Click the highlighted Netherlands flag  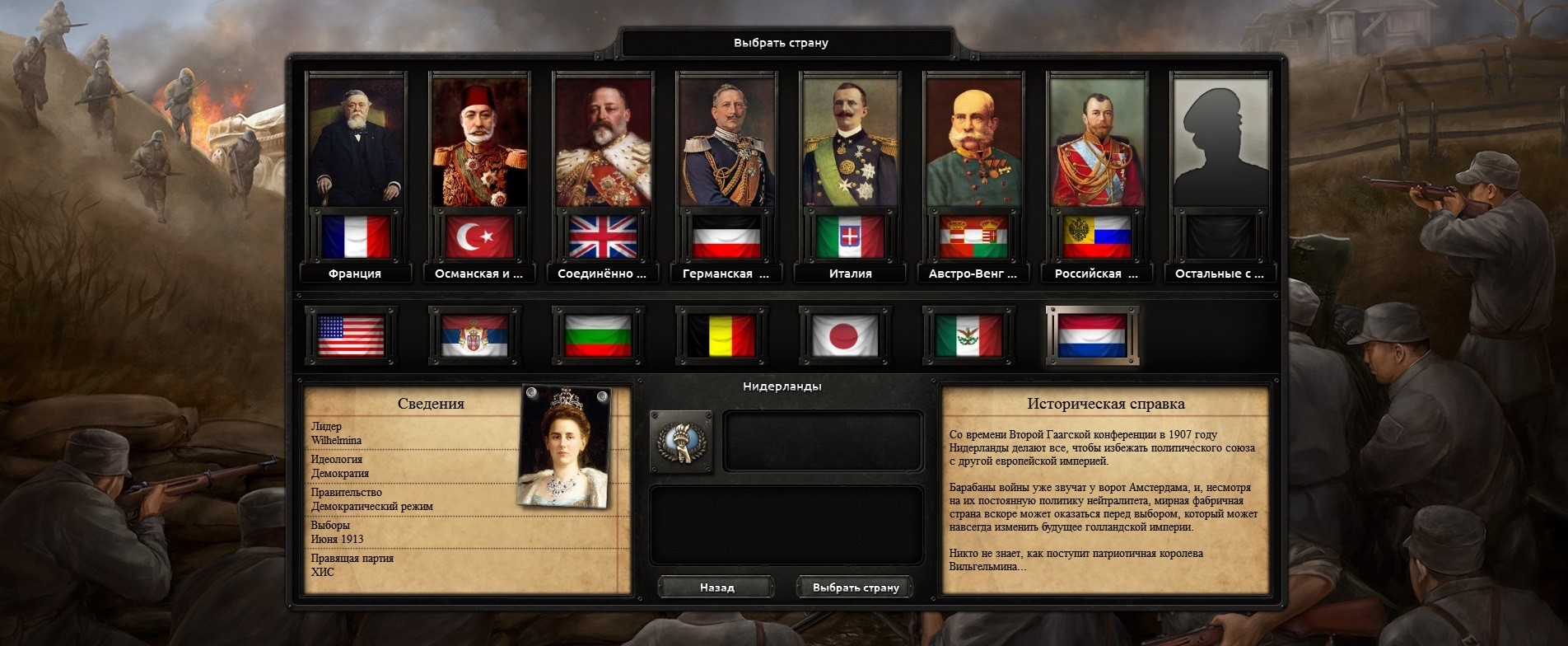click(x=1092, y=336)
